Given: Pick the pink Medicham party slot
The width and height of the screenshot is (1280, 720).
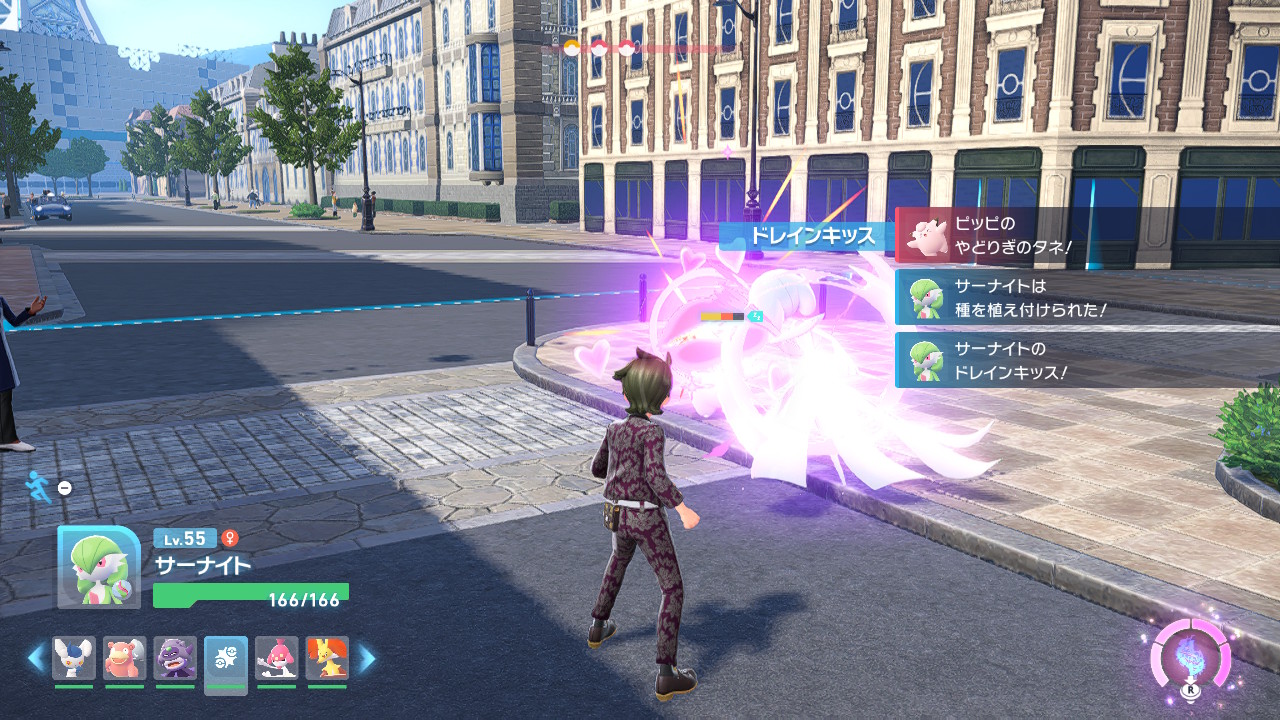Looking at the screenshot, I should point(276,658).
